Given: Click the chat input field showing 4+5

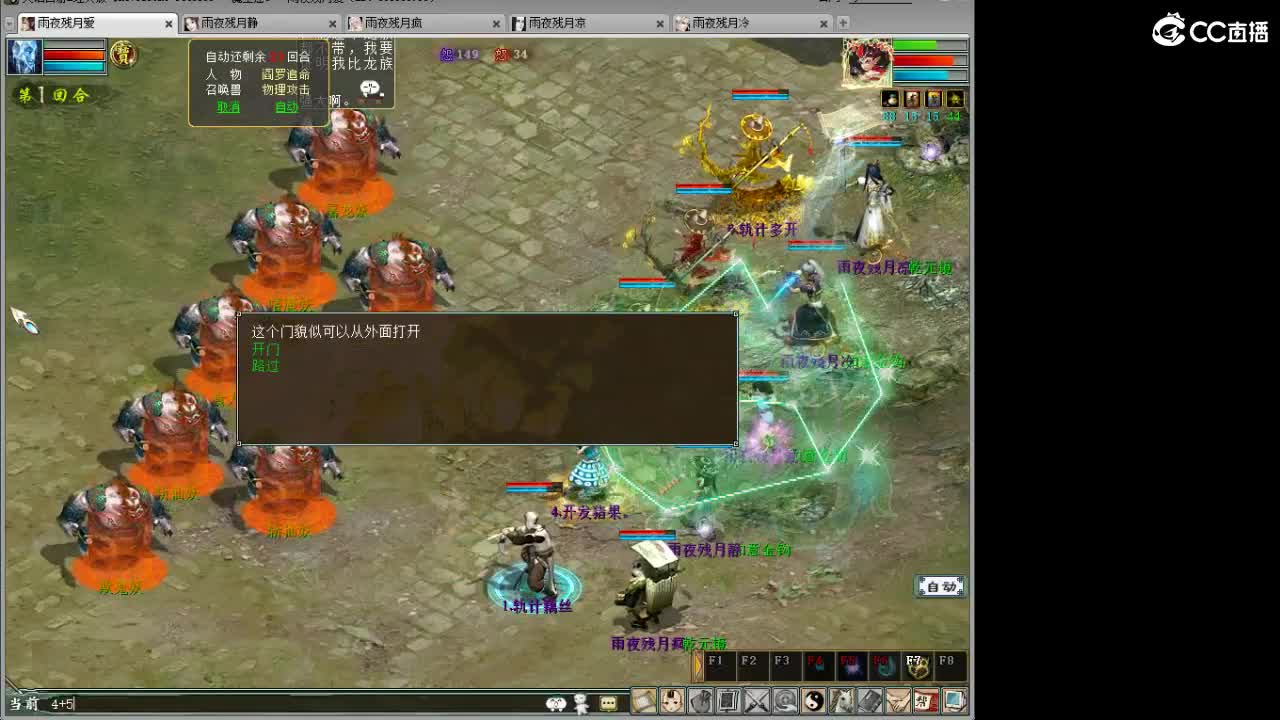Looking at the screenshot, I should (x=70, y=705).
